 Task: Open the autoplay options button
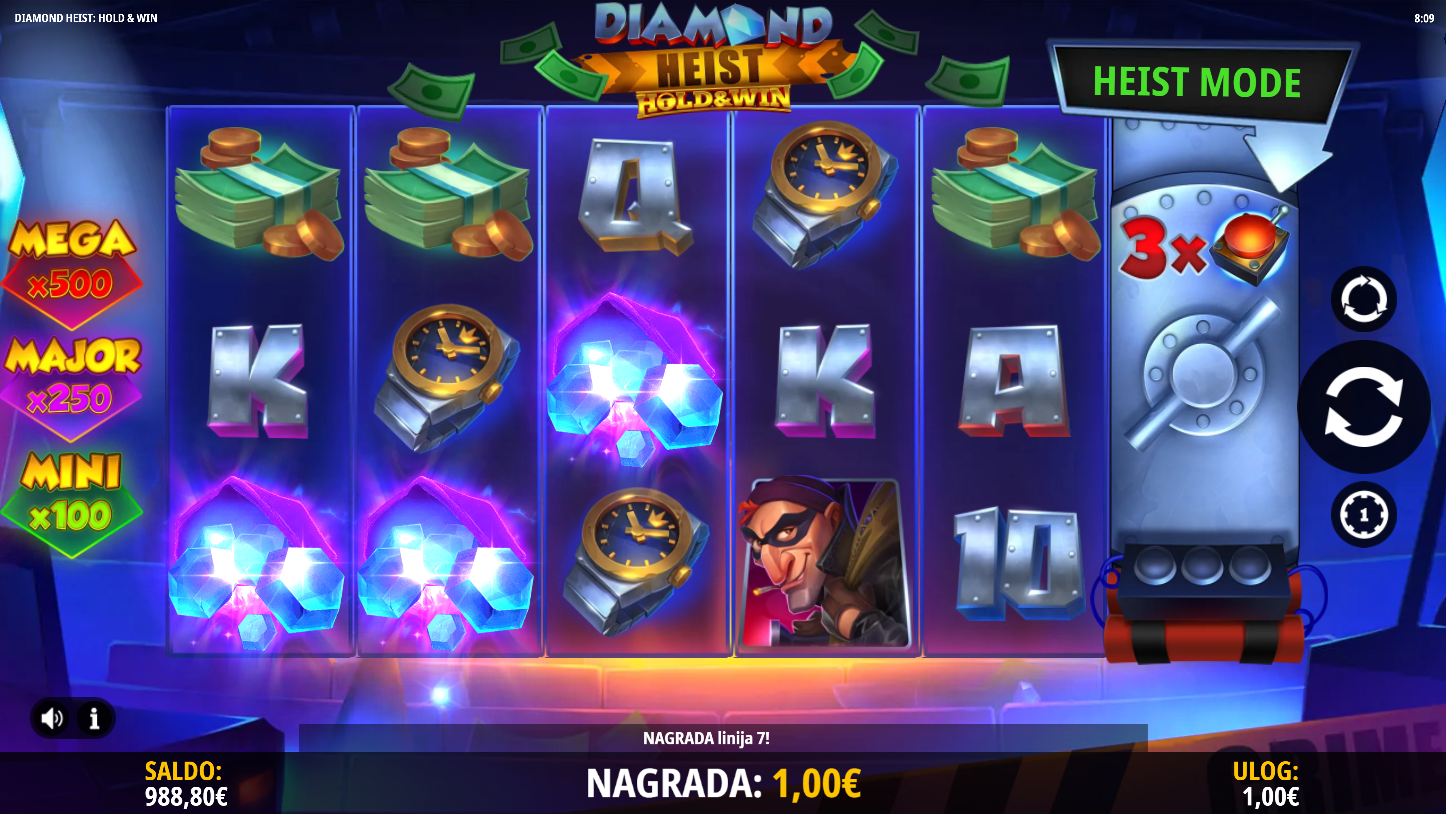(1363, 299)
